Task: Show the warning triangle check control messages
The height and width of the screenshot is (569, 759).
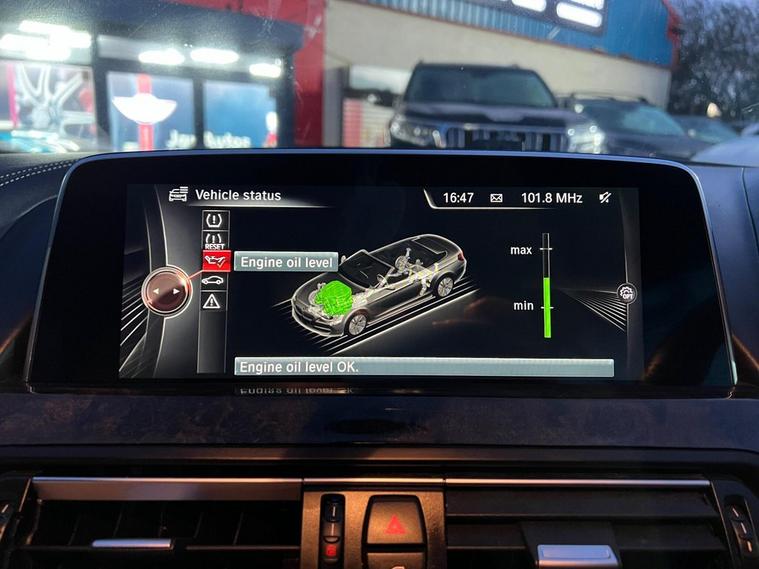Action: point(213,300)
